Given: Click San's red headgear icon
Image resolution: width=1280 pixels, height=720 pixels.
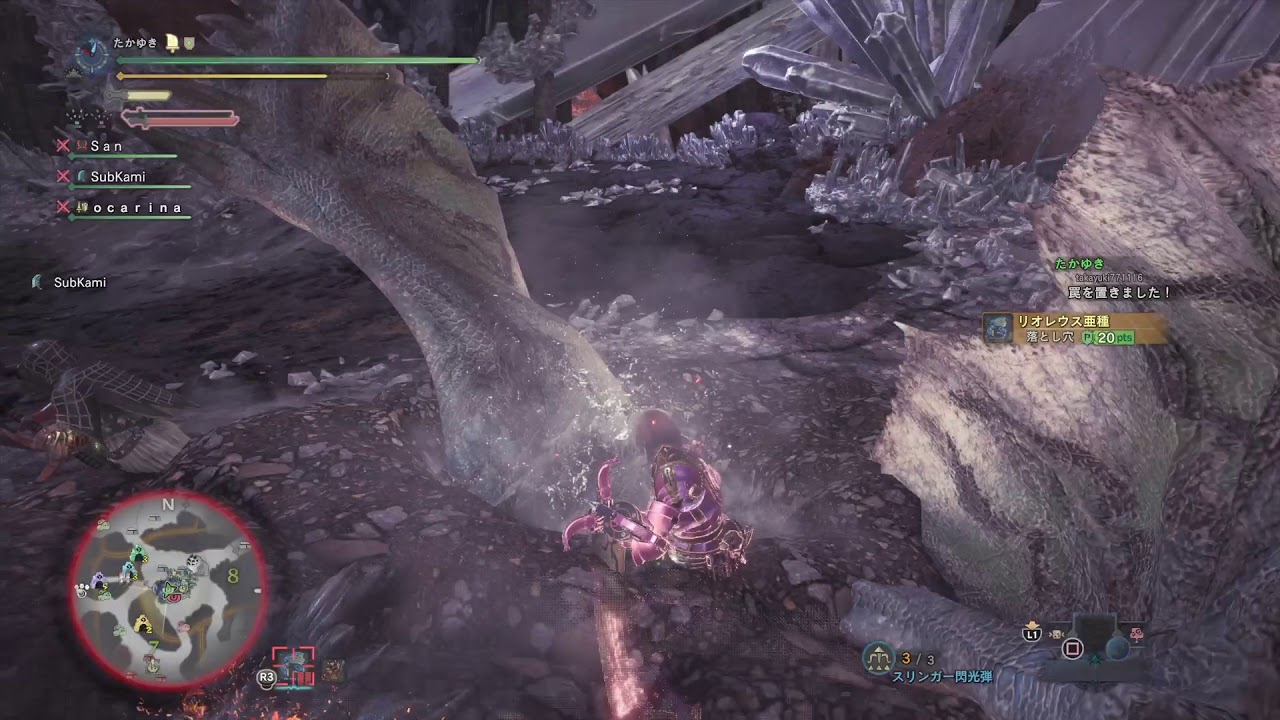Looking at the screenshot, I should tap(81, 147).
